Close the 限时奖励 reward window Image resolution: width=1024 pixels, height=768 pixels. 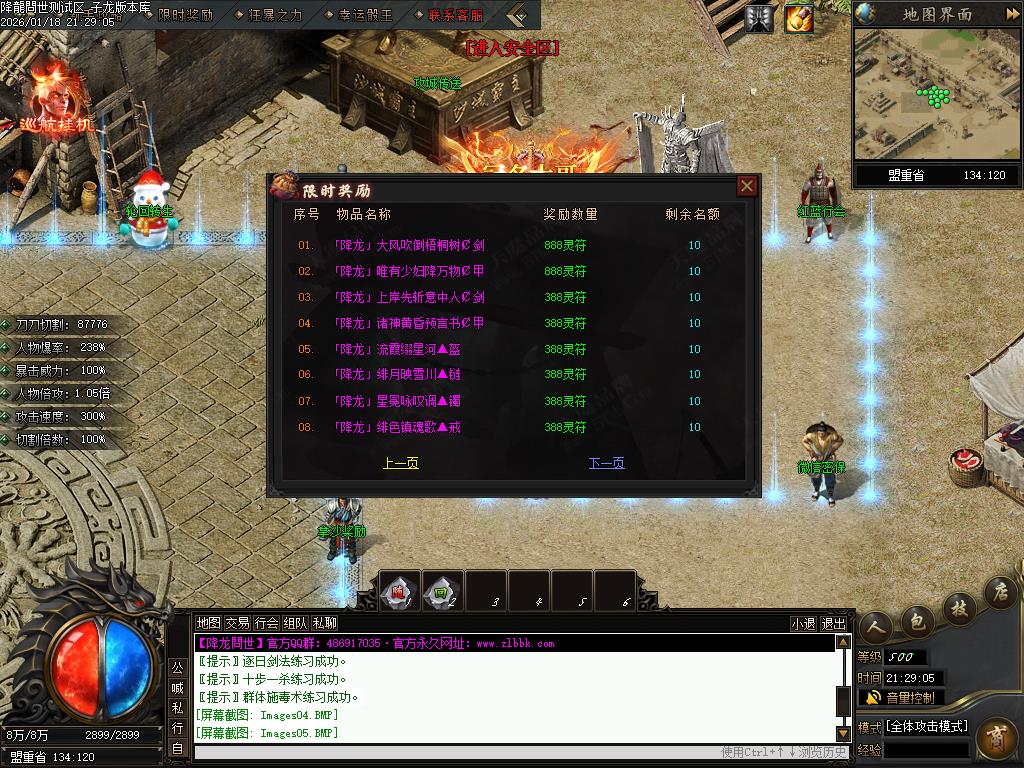tap(746, 186)
